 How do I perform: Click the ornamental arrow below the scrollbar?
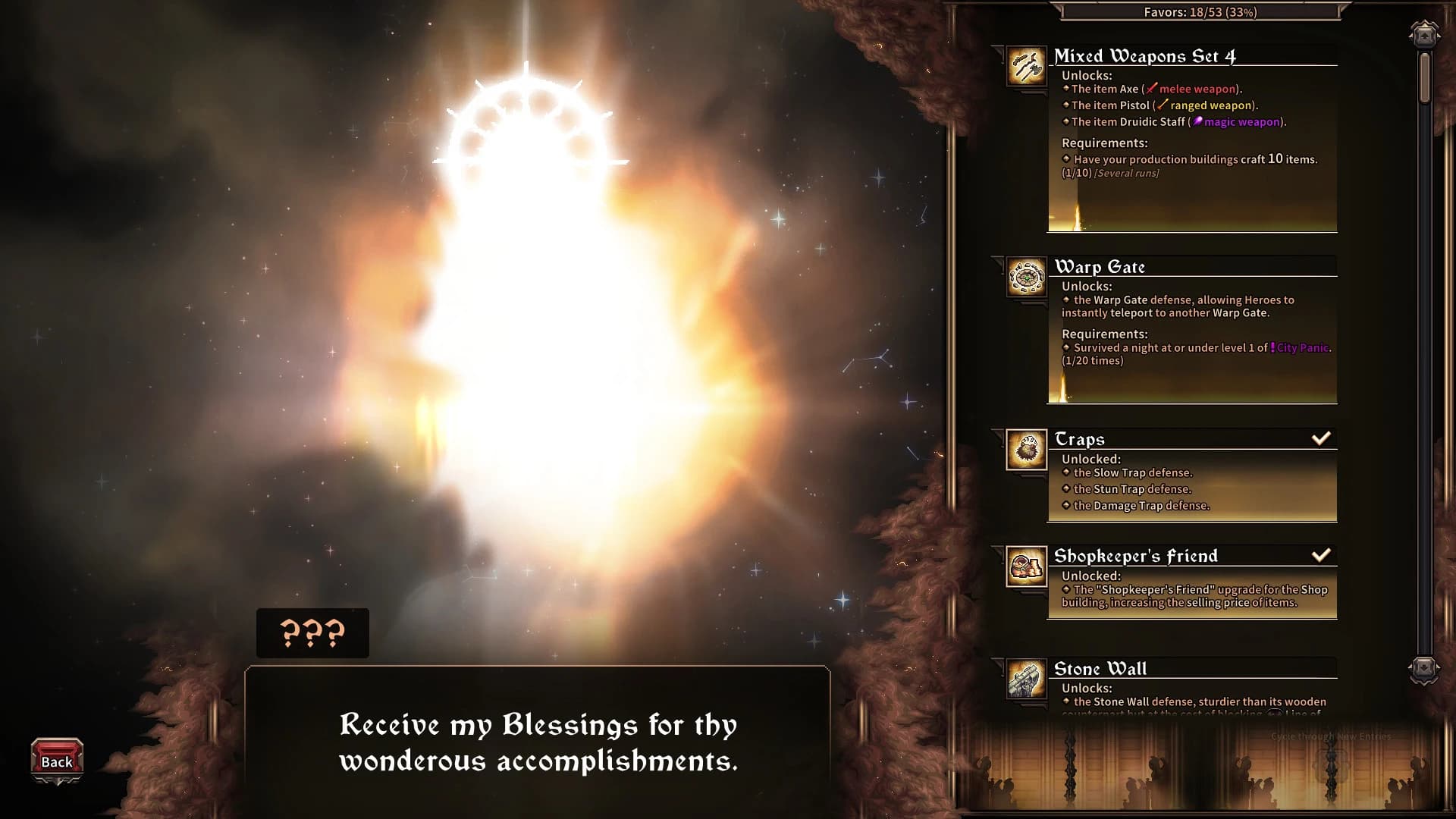[x=1424, y=669]
